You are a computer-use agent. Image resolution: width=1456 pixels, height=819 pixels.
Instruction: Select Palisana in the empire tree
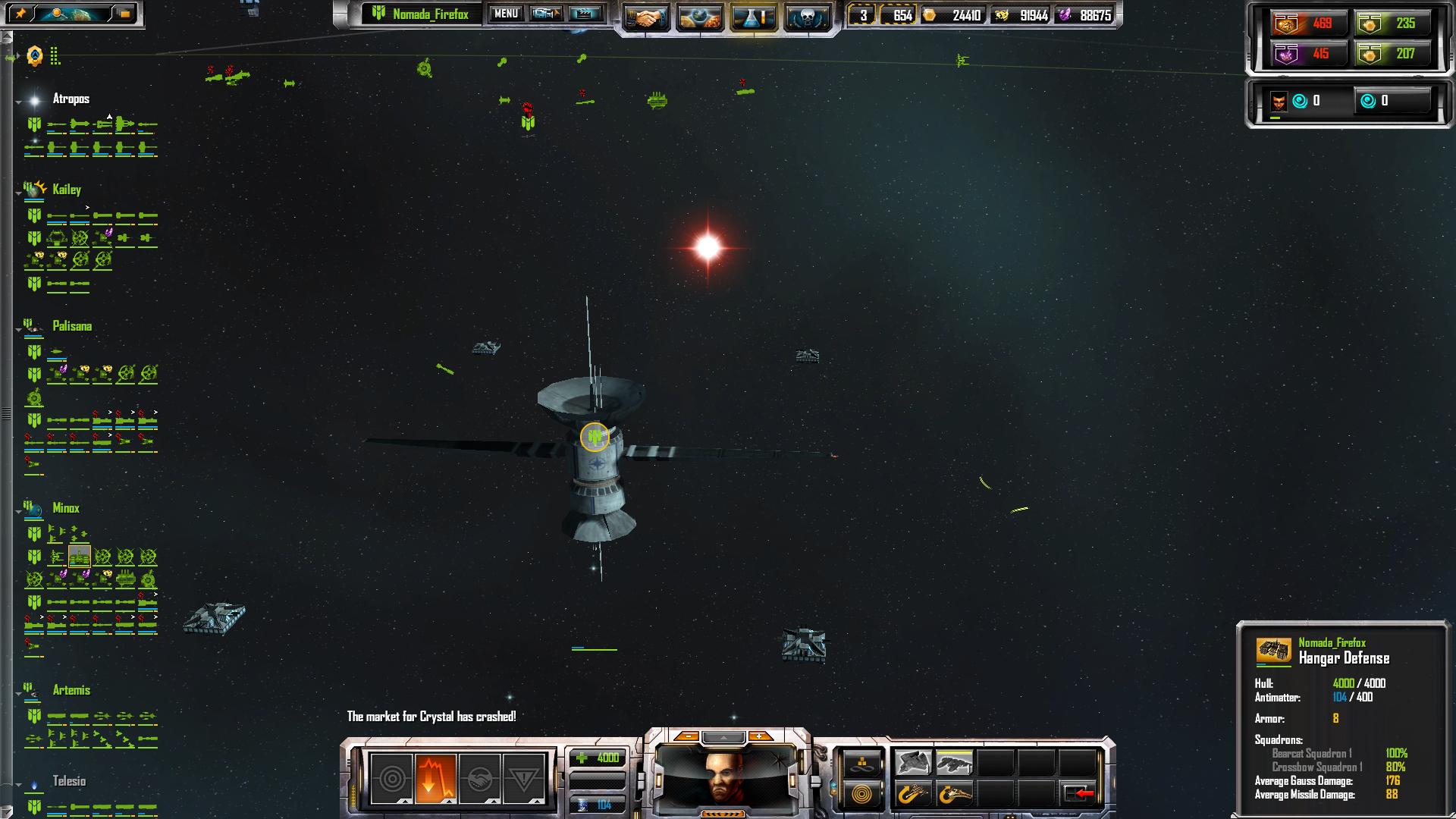[72, 326]
